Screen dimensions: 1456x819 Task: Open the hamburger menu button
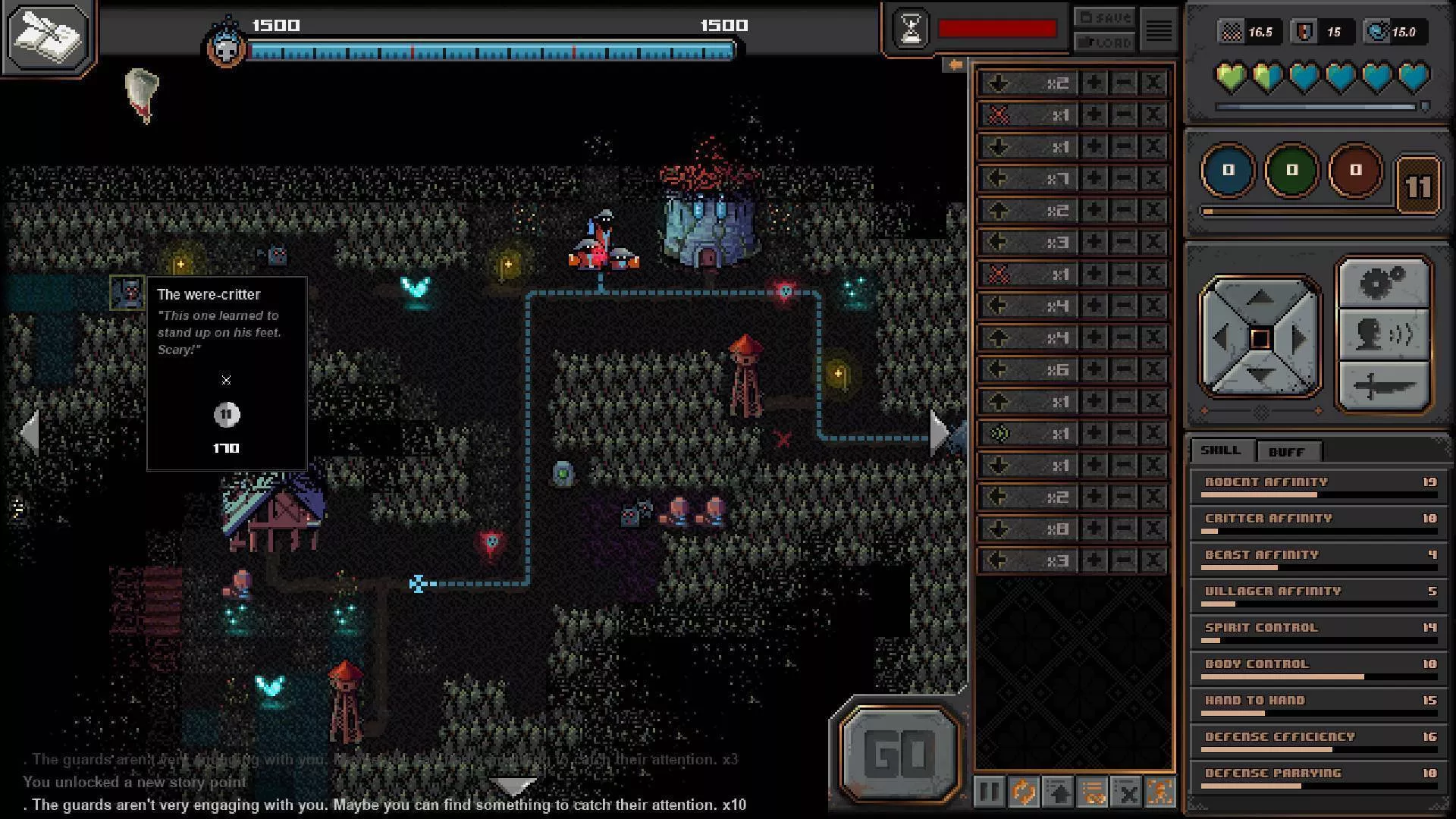(x=1158, y=30)
